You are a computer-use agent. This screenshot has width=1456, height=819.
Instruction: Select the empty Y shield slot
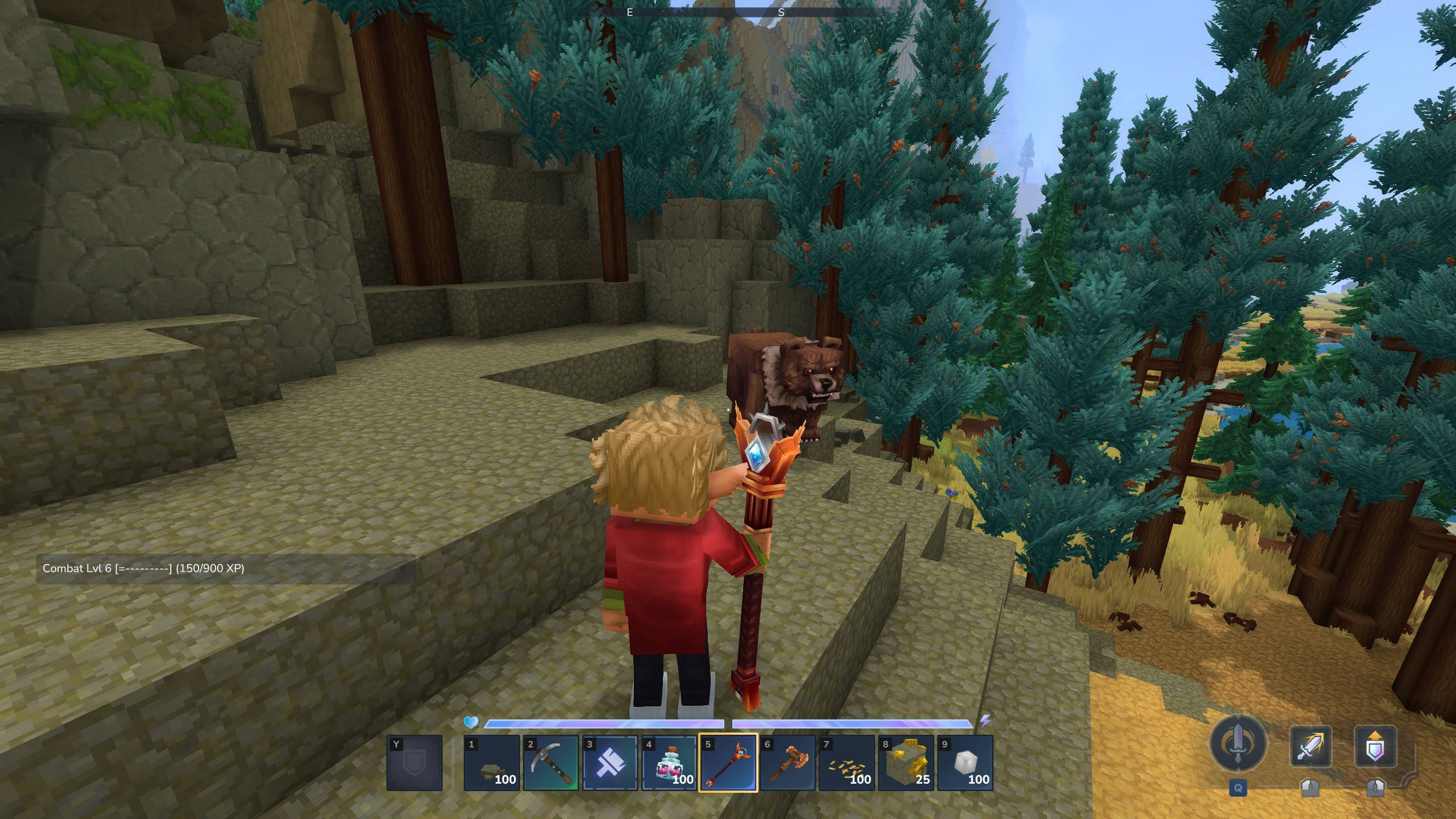[415, 763]
